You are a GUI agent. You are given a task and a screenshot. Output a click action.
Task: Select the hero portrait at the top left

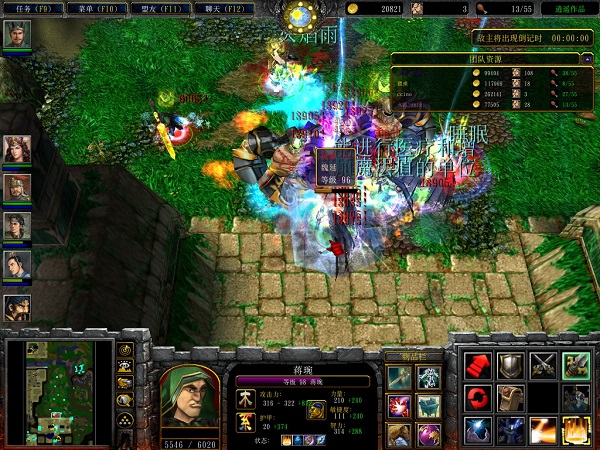[x=17, y=35]
